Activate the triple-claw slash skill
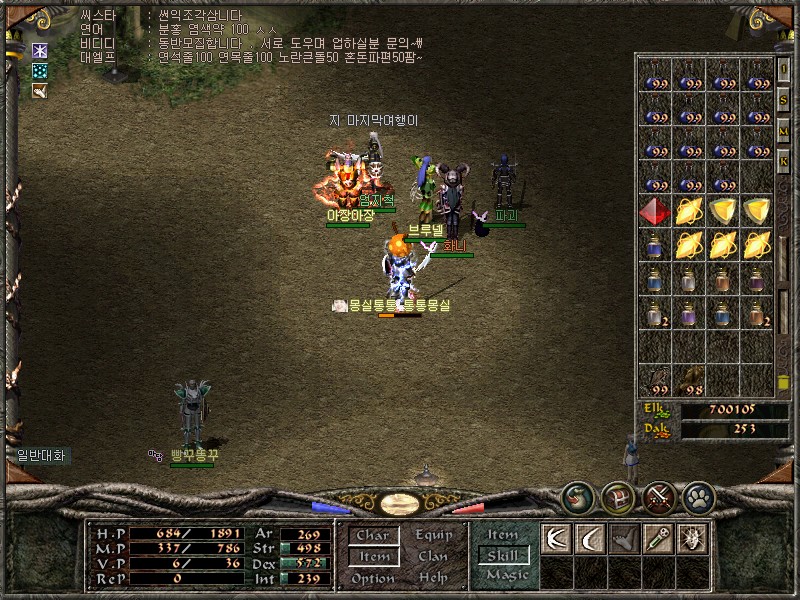 (556, 538)
